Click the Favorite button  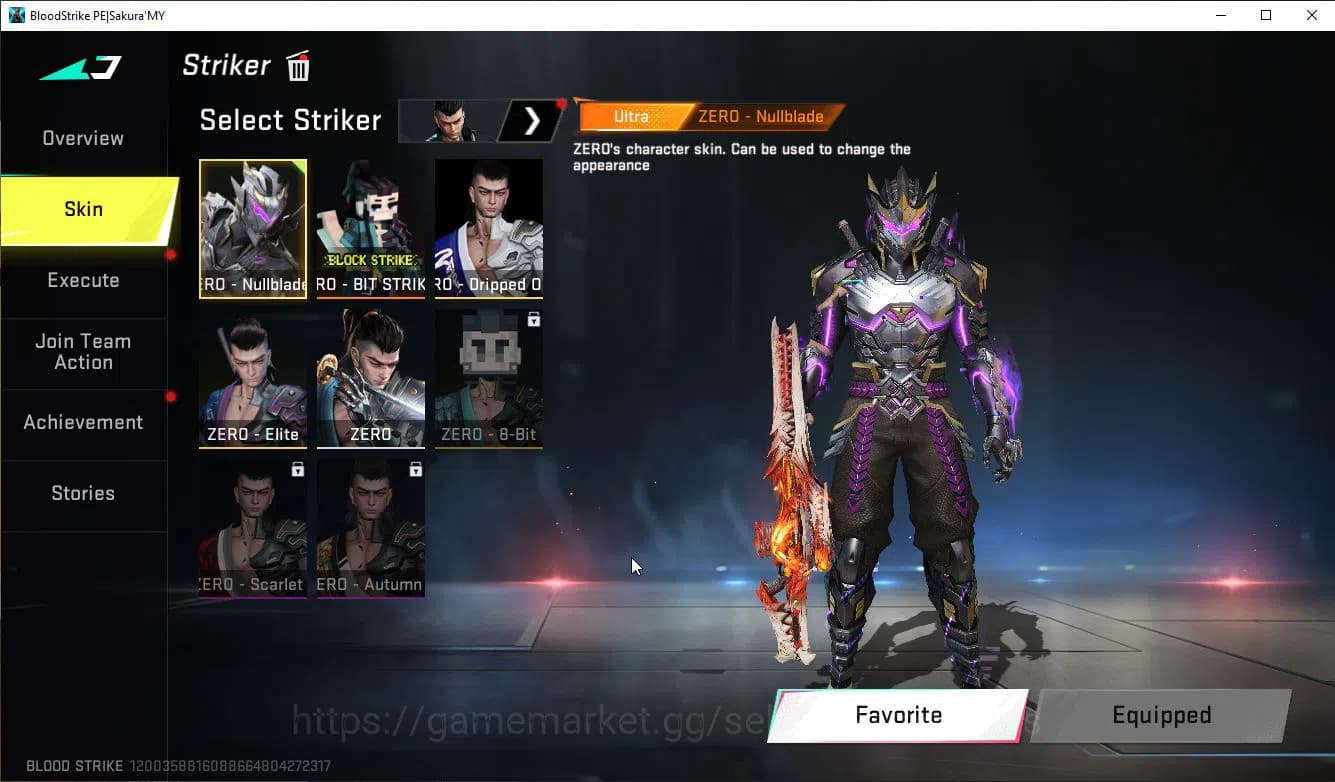(x=897, y=715)
